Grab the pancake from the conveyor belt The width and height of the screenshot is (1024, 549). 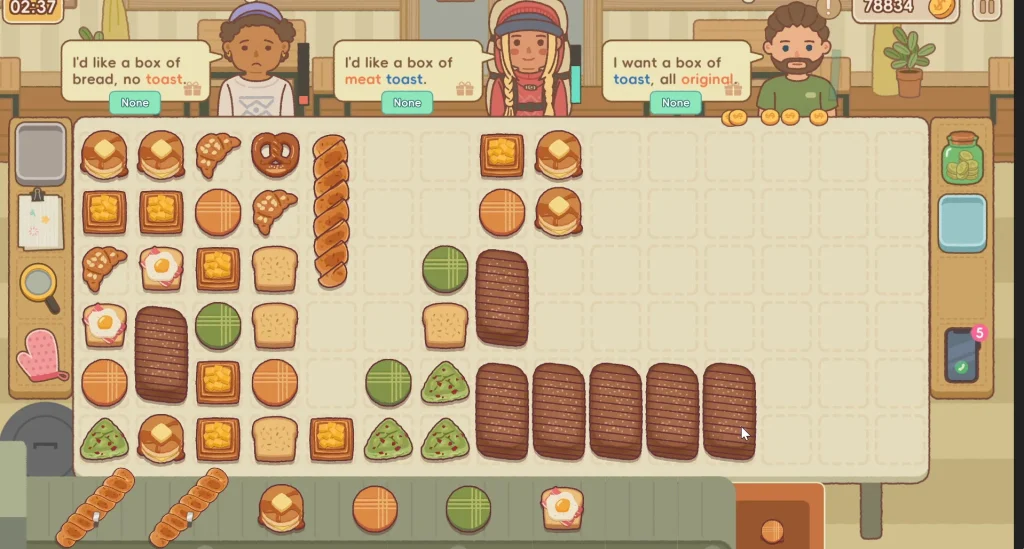pos(282,507)
